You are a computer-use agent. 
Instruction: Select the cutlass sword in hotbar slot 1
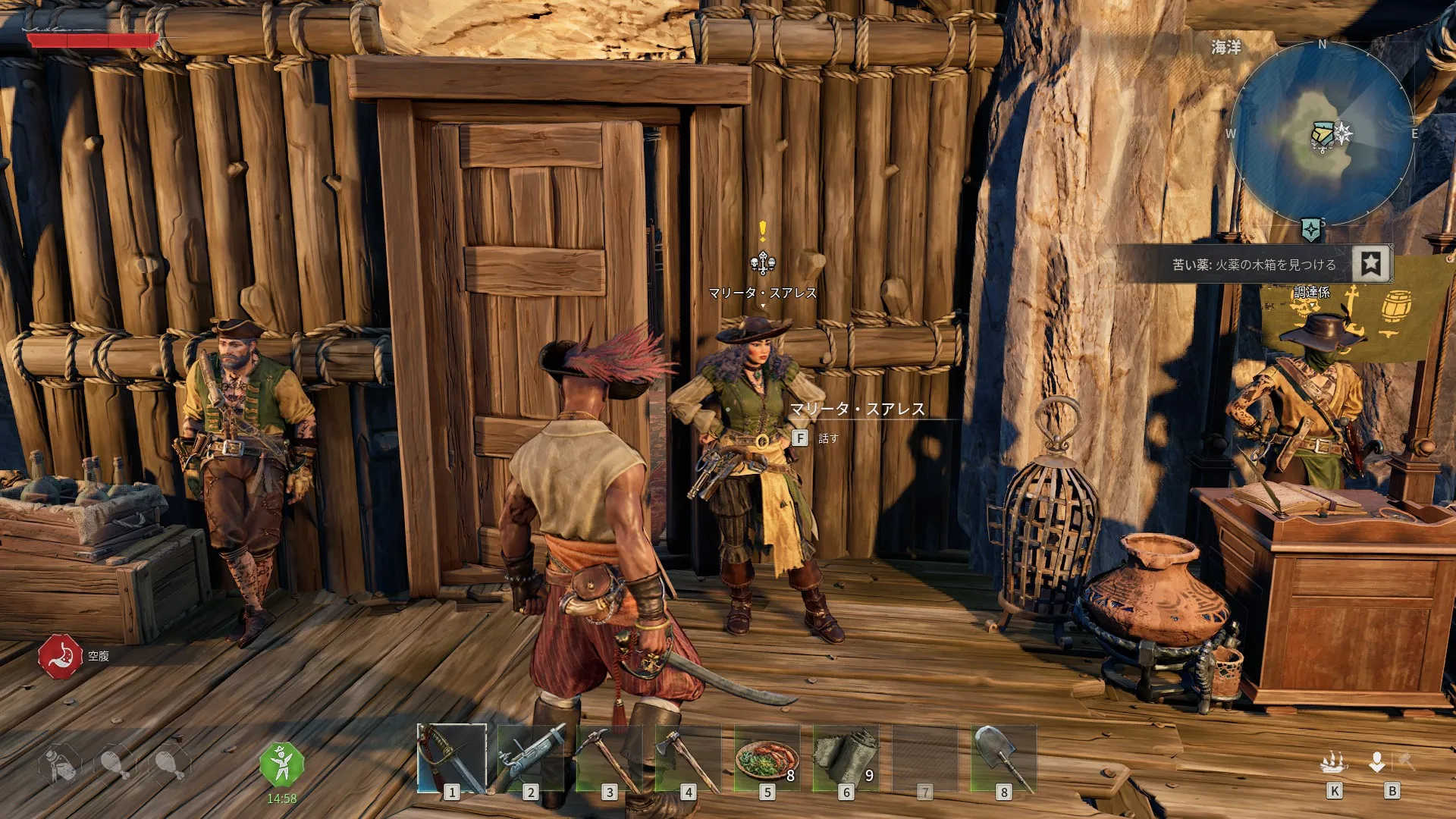(x=452, y=758)
